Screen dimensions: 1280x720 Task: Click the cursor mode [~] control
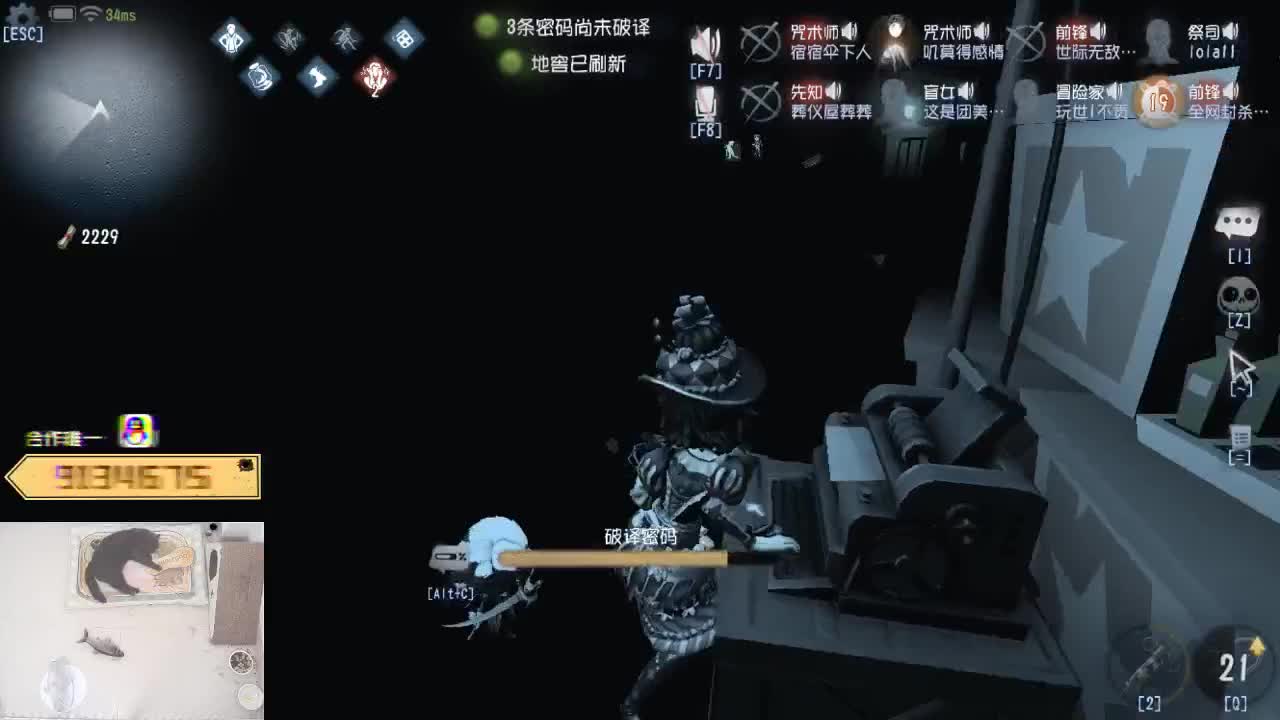click(x=1240, y=363)
